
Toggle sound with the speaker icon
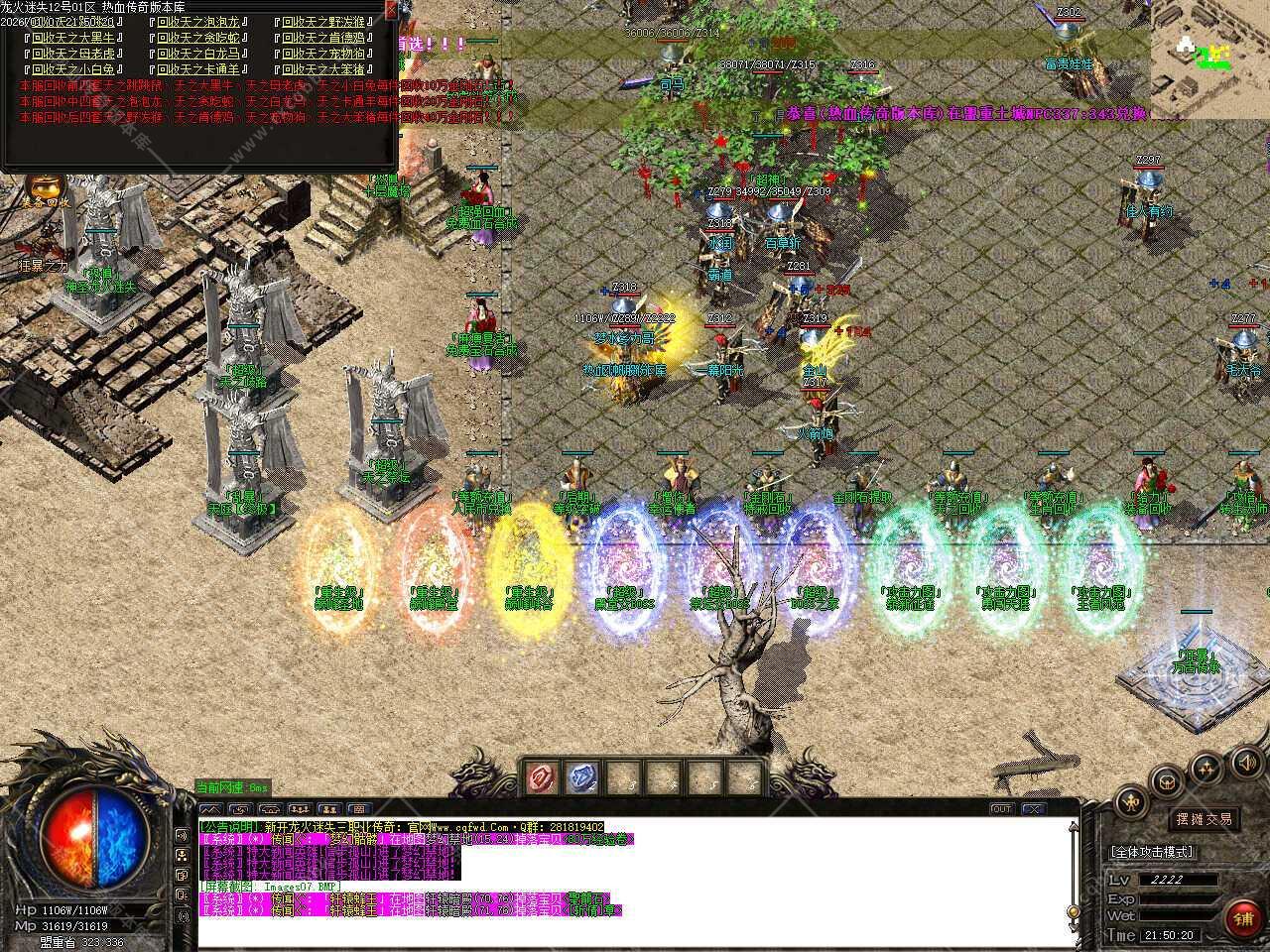1244,762
